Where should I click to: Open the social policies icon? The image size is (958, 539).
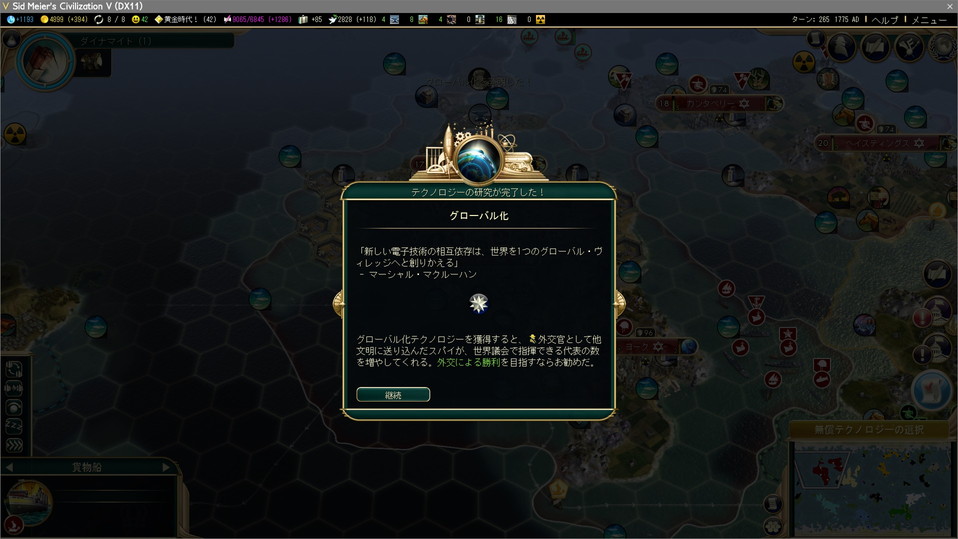[x=876, y=46]
